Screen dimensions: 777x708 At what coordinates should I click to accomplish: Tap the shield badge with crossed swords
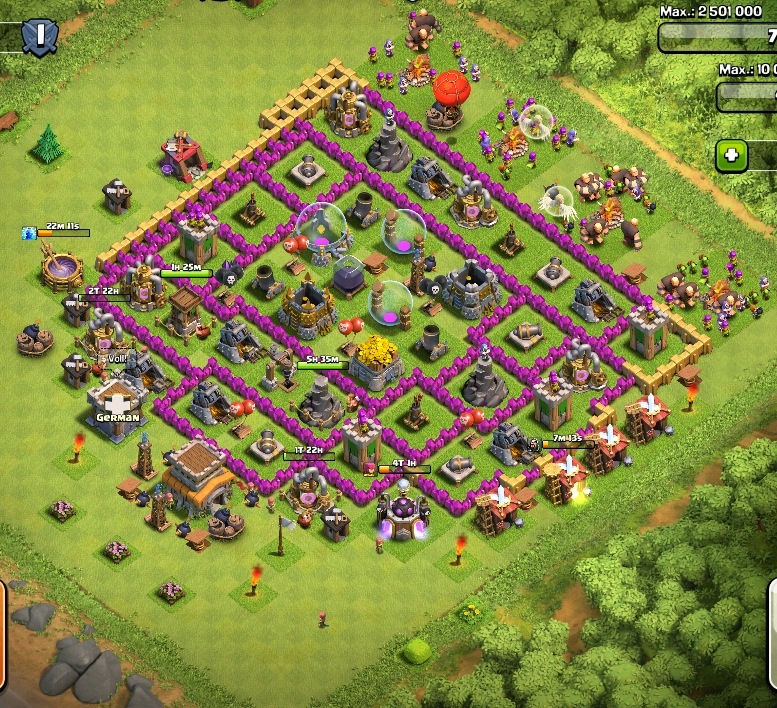tap(39, 37)
